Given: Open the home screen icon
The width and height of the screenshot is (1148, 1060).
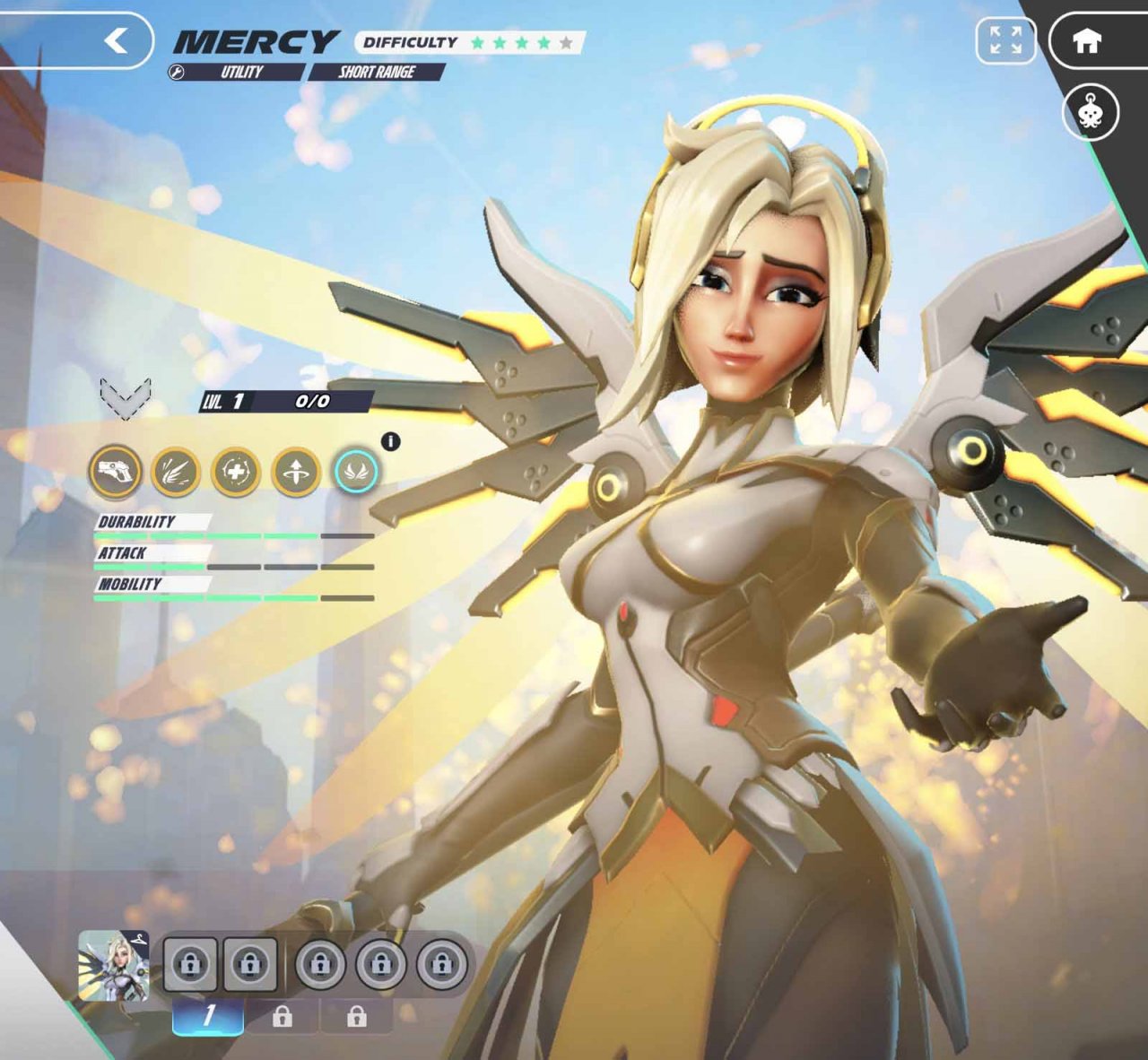Looking at the screenshot, I should coord(1086,40).
